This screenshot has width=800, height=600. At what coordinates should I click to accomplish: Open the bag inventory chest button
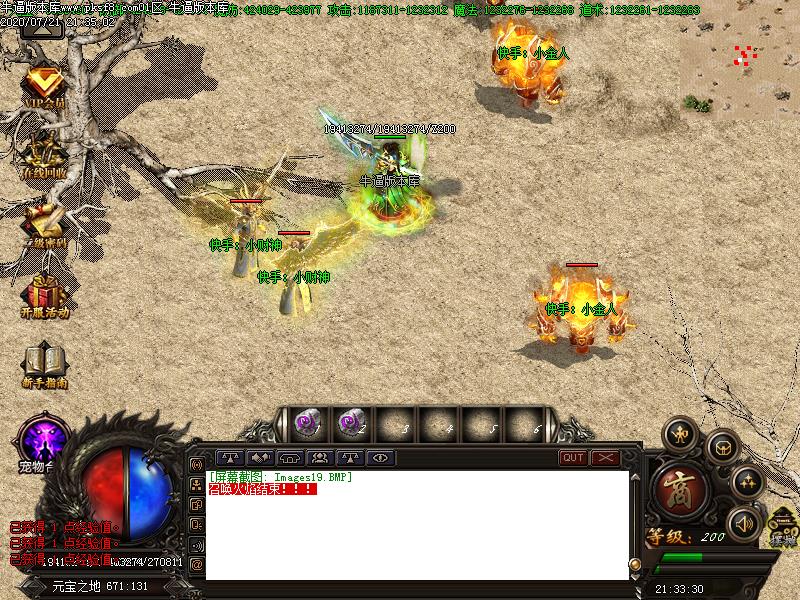coord(721,447)
